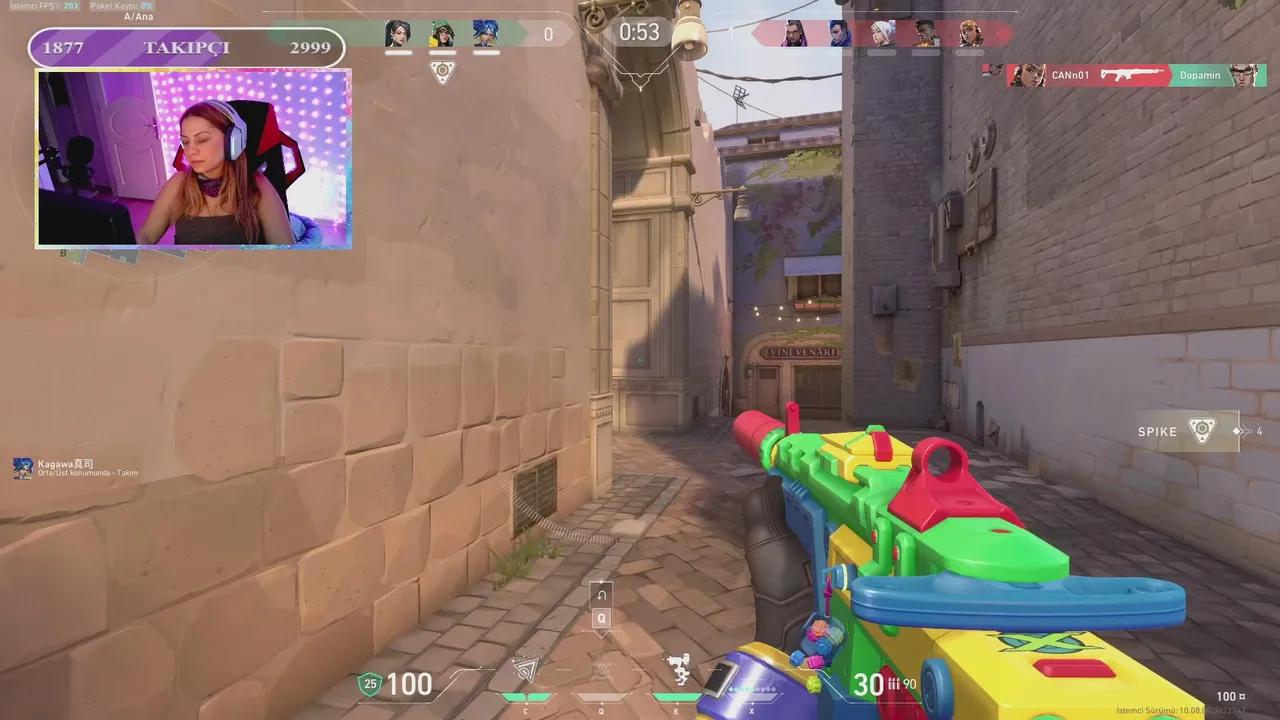Click the spike symbol under the allied team score

coord(443,71)
